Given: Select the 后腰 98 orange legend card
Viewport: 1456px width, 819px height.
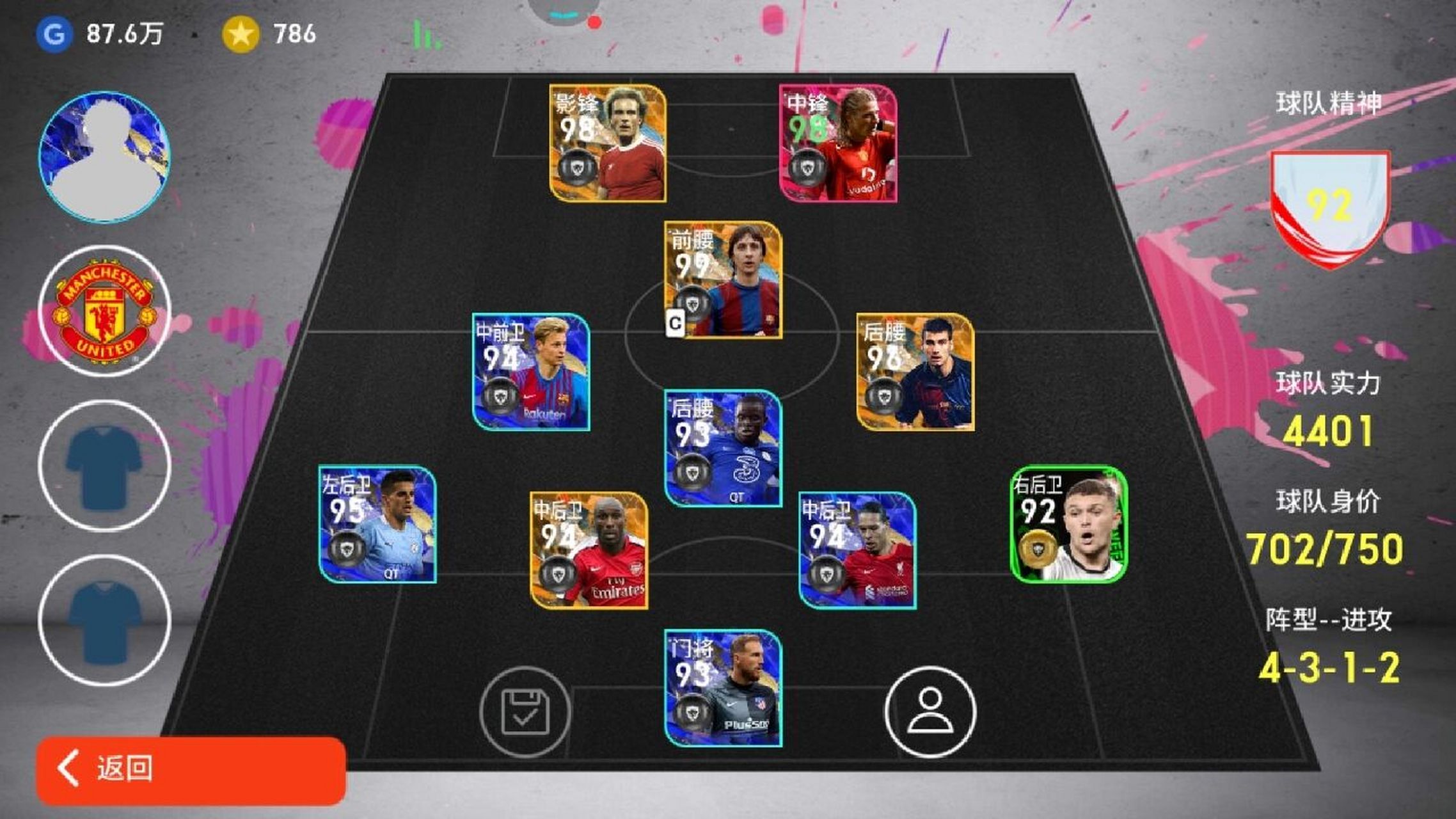Looking at the screenshot, I should (915, 372).
